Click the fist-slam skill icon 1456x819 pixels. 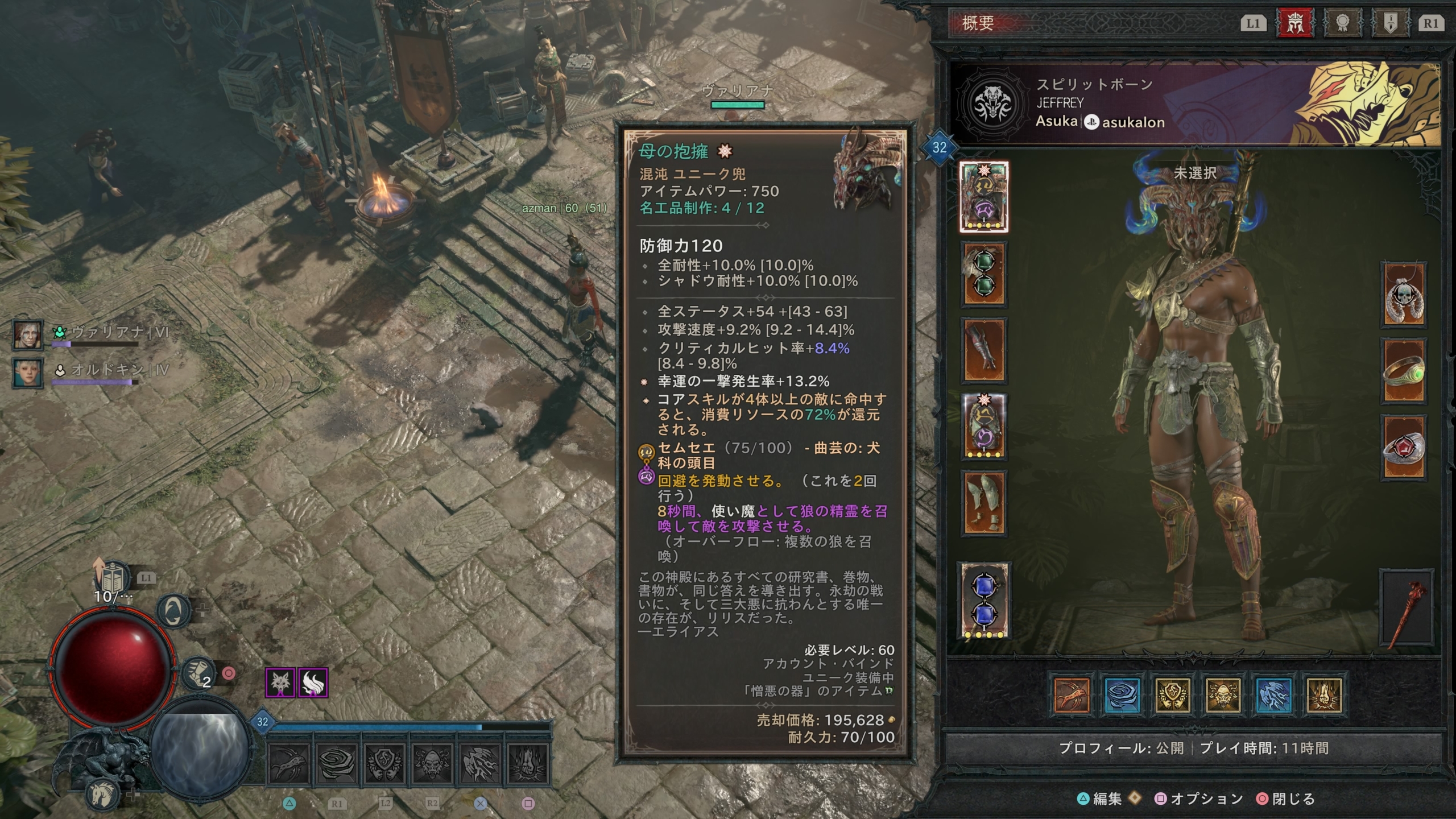1323,694
